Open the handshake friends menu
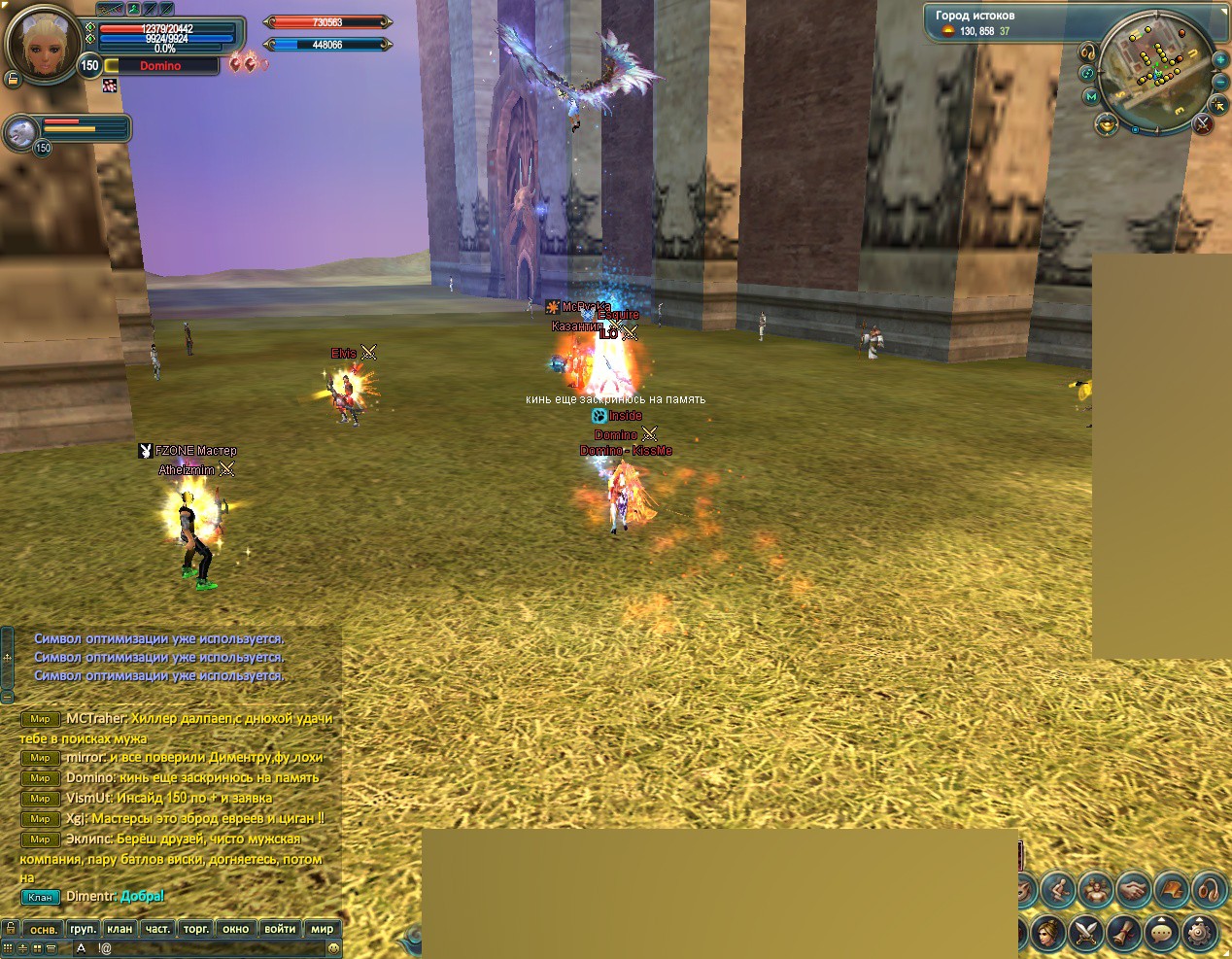The image size is (1232, 959). point(1133,889)
